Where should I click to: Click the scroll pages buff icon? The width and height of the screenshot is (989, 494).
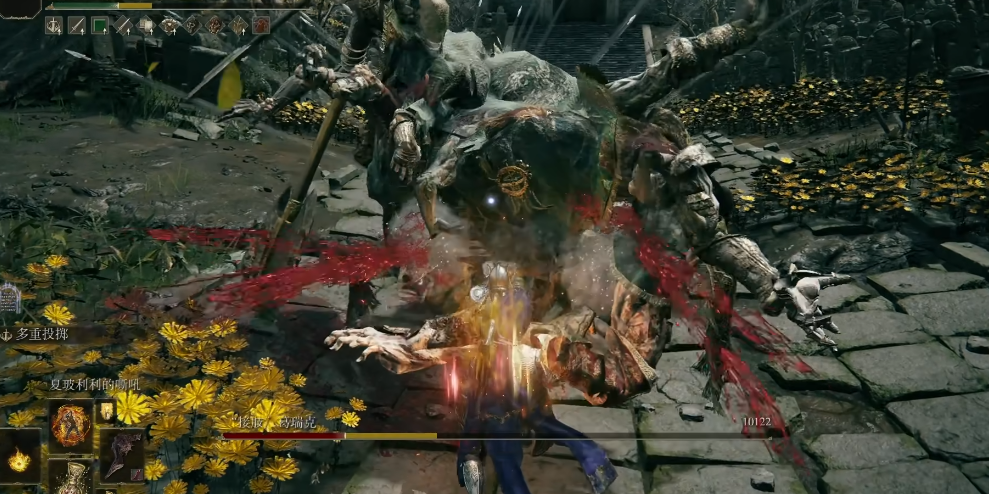point(146,25)
